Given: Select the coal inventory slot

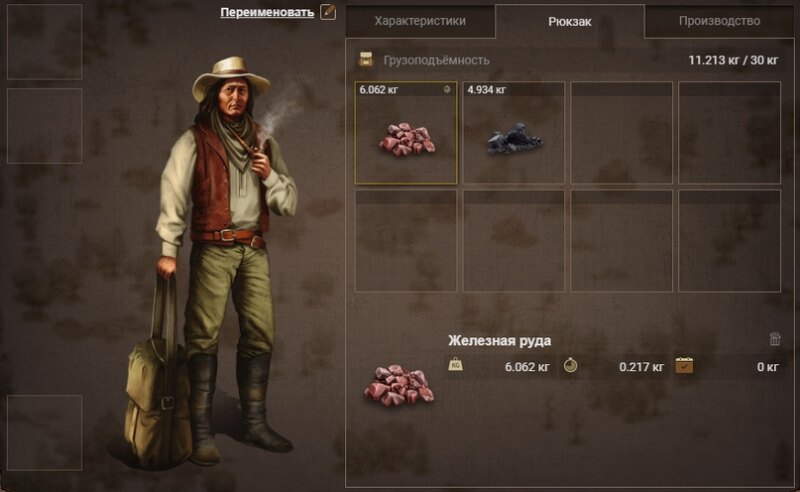Looking at the screenshot, I should 514,134.
